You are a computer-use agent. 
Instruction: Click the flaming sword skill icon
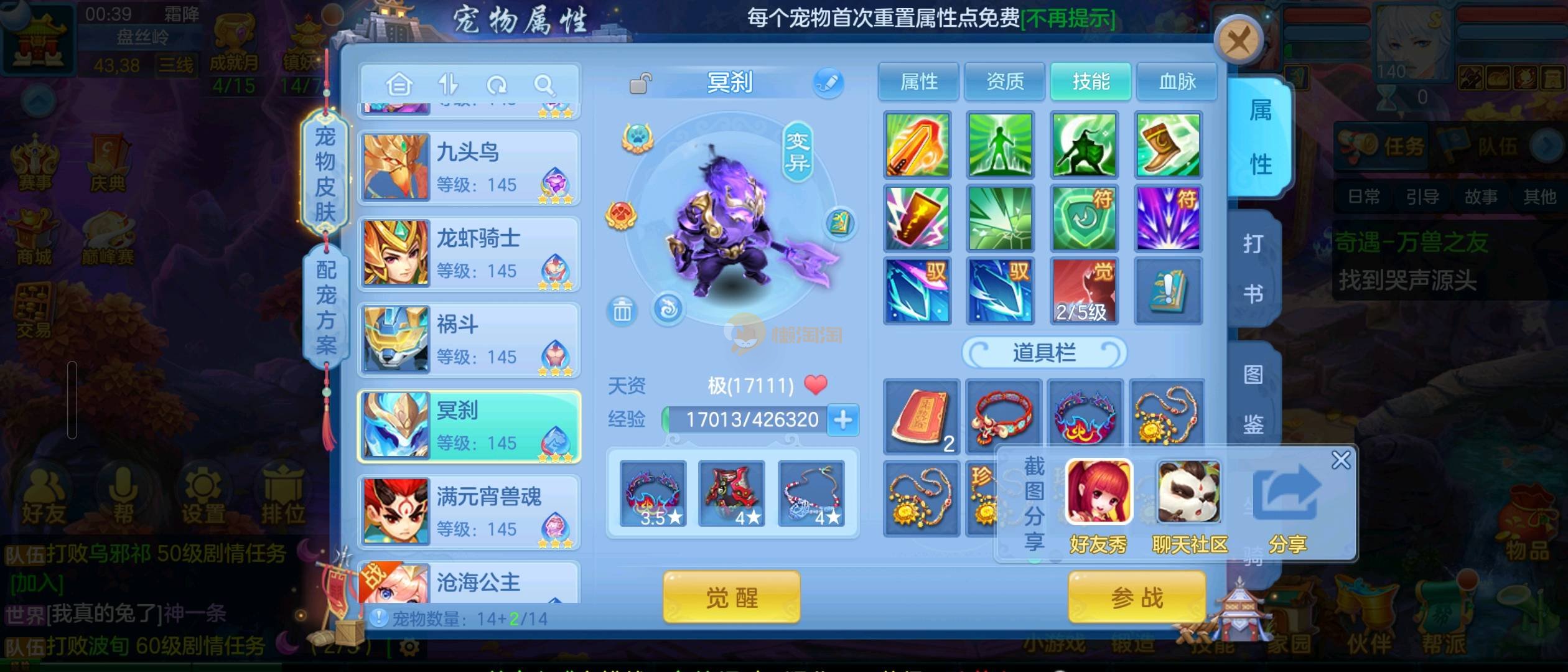pos(917,145)
